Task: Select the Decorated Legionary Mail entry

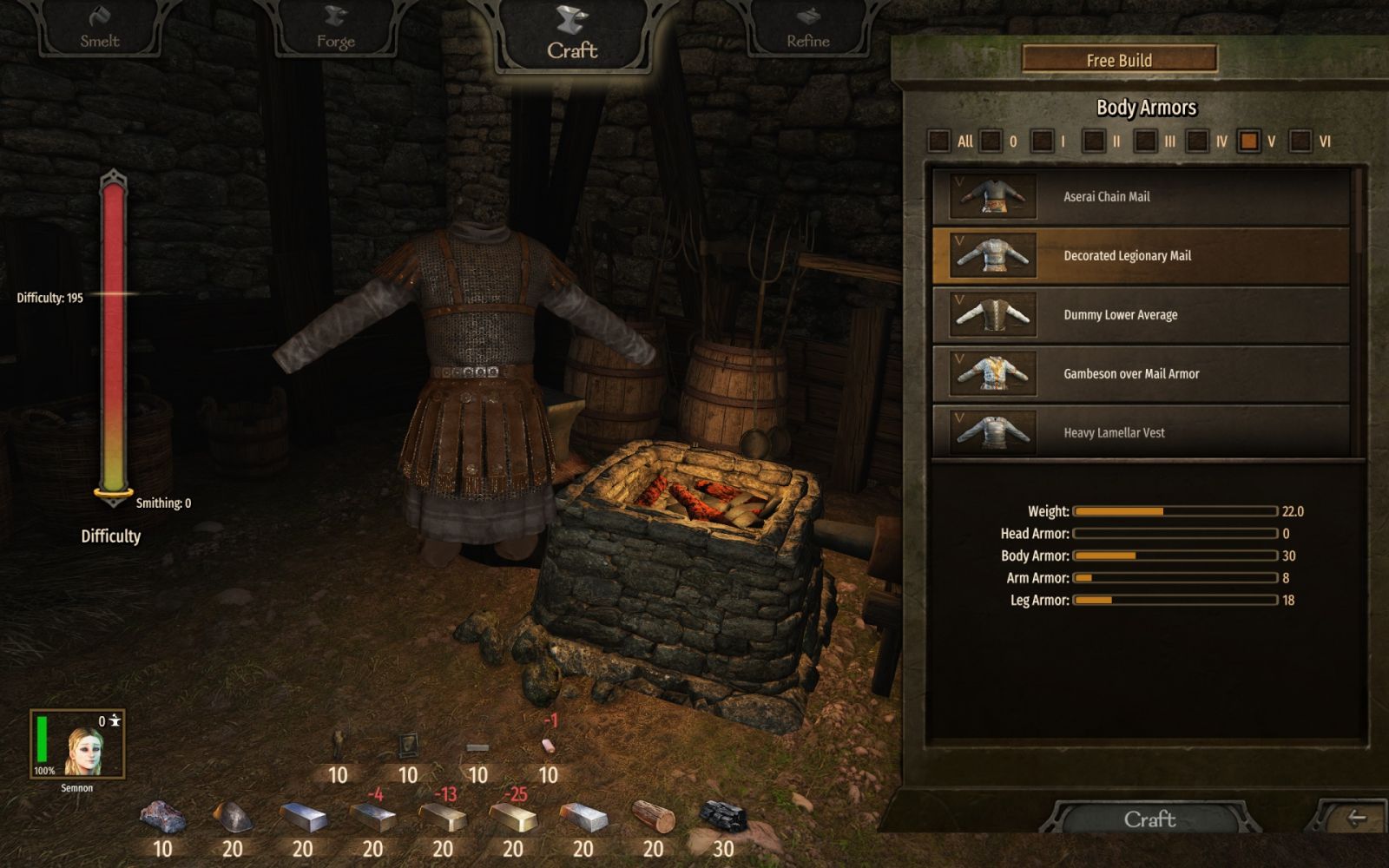Action: 1141,256
